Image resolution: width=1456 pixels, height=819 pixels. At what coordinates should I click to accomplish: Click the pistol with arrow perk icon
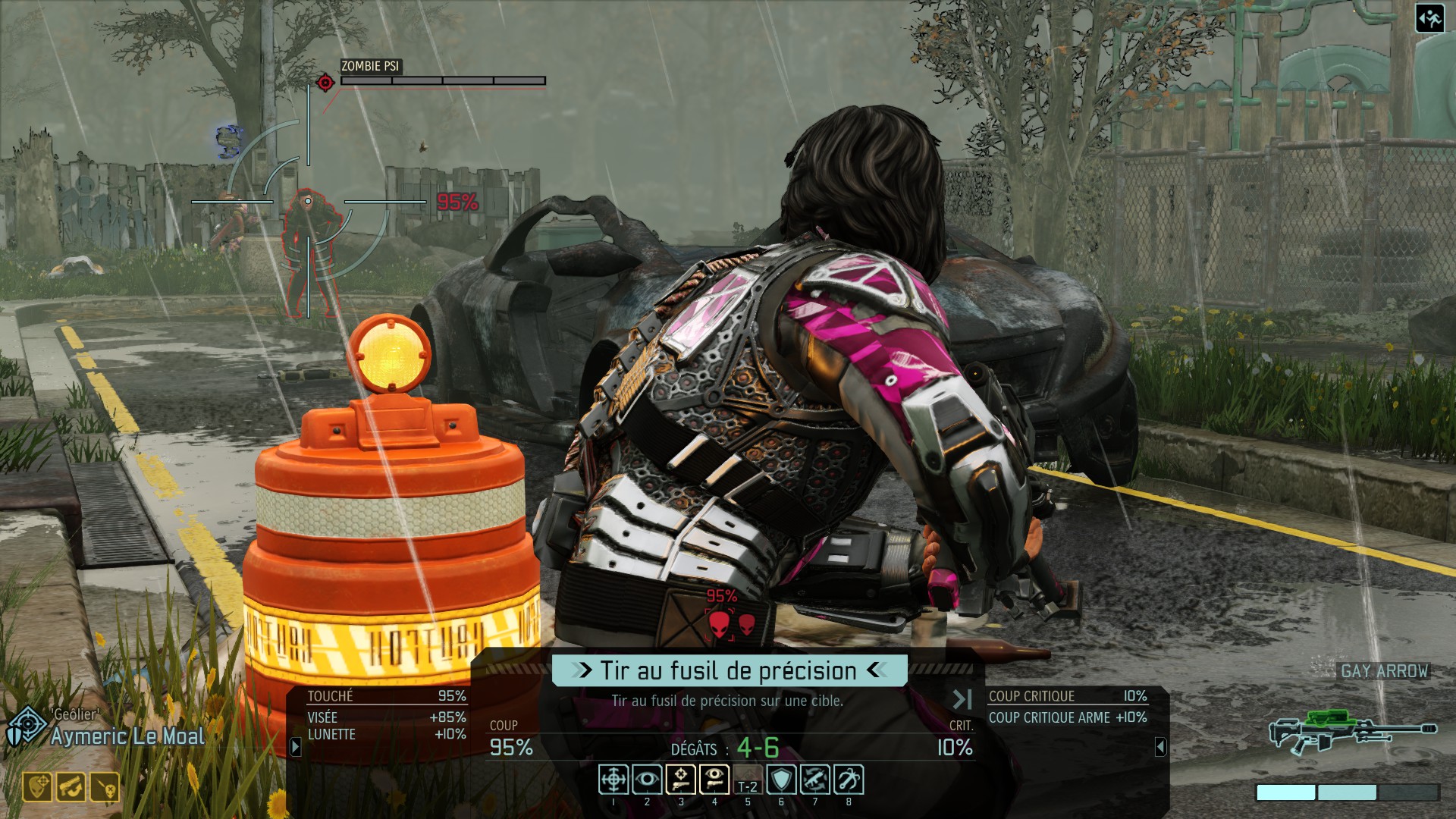click(x=71, y=787)
